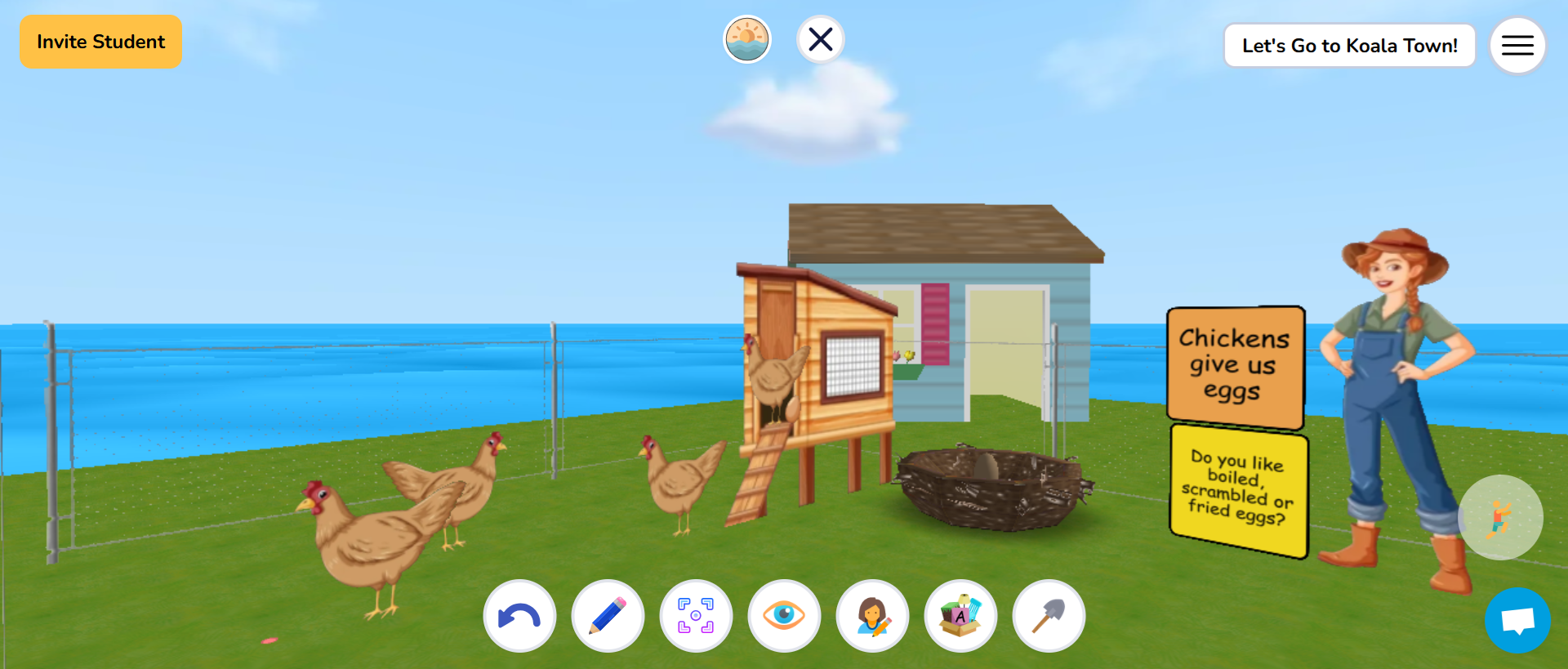Click the recenter view icon
The image size is (1568, 669).
(x=696, y=615)
